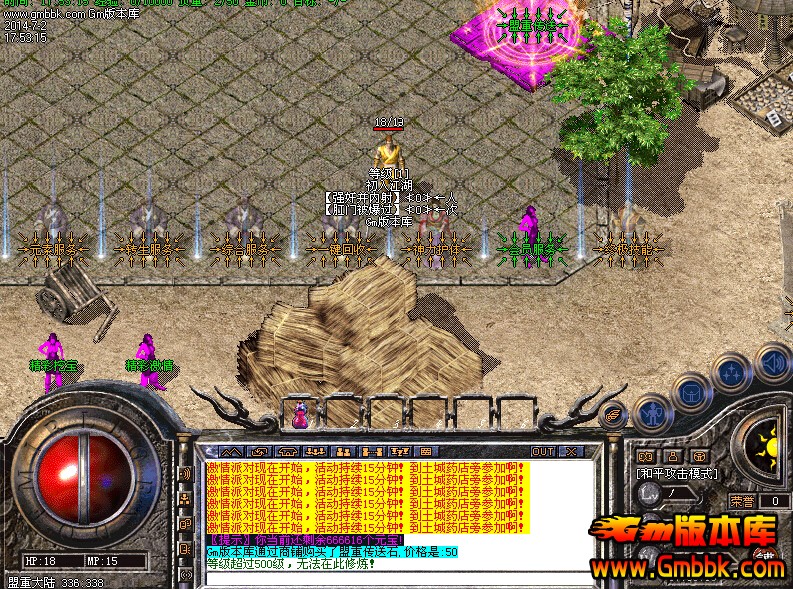Click the winged shop button
The height and width of the screenshot is (589, 793).
(x=612, y=410)
